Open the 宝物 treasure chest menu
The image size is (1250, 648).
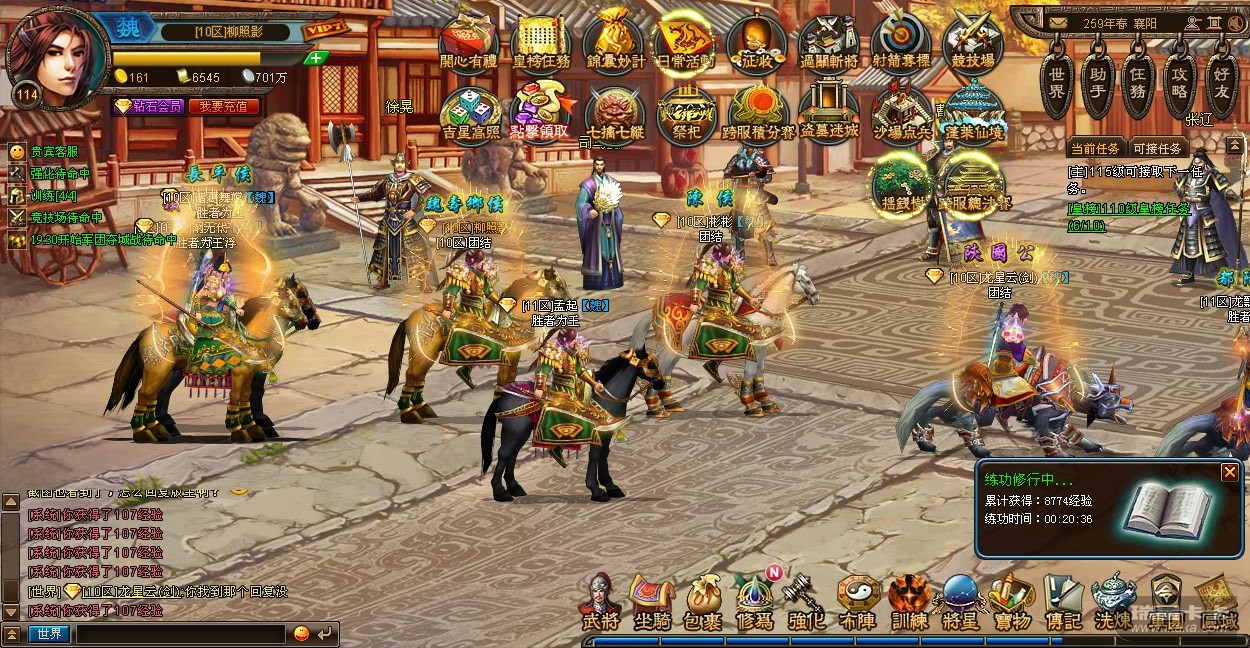click(x=1012, y=603)
